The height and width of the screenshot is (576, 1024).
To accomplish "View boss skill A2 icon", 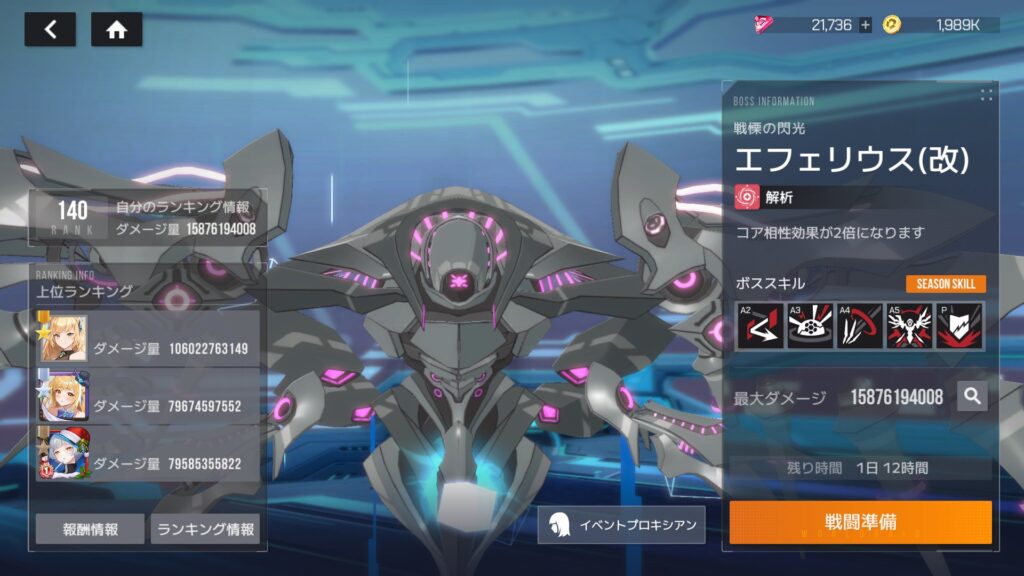I will pyautogui.click(x=760, y=326).
